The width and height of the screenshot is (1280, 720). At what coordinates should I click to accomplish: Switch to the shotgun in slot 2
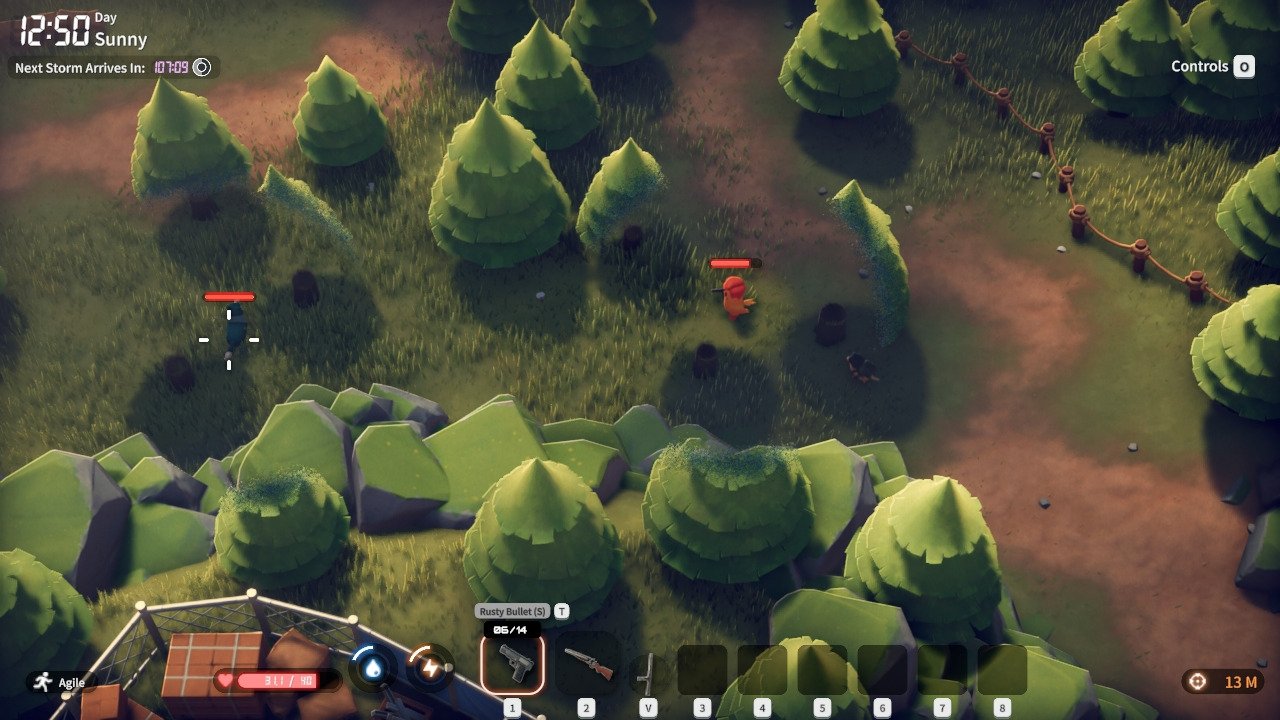tap(587, 664)
